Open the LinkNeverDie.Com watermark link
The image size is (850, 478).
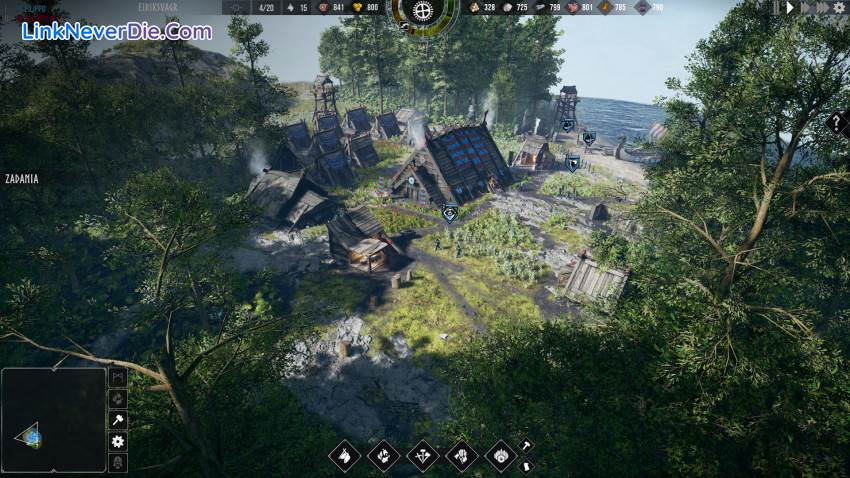pyautogui.click(x=117, y=31)
